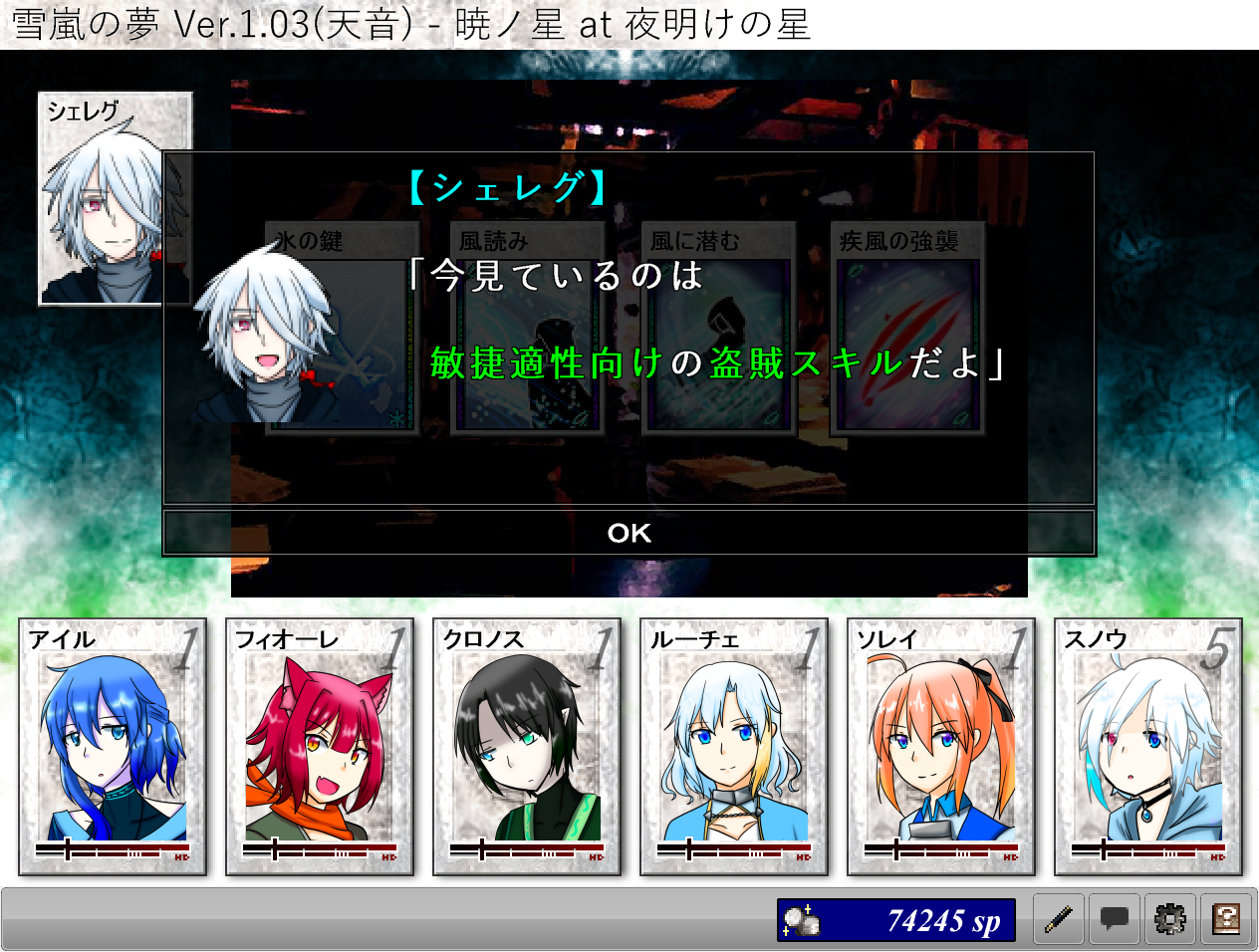Select the 水の鍵 skill card
Viewport: 1259px width, 952px height.
pos(341,329)
